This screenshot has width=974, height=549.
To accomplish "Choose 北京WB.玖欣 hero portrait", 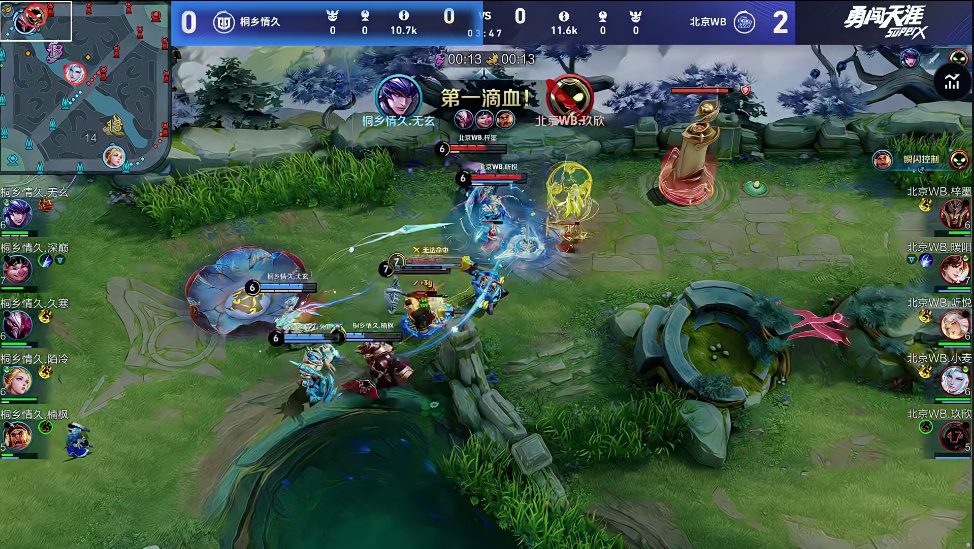I will click(955, 437).
